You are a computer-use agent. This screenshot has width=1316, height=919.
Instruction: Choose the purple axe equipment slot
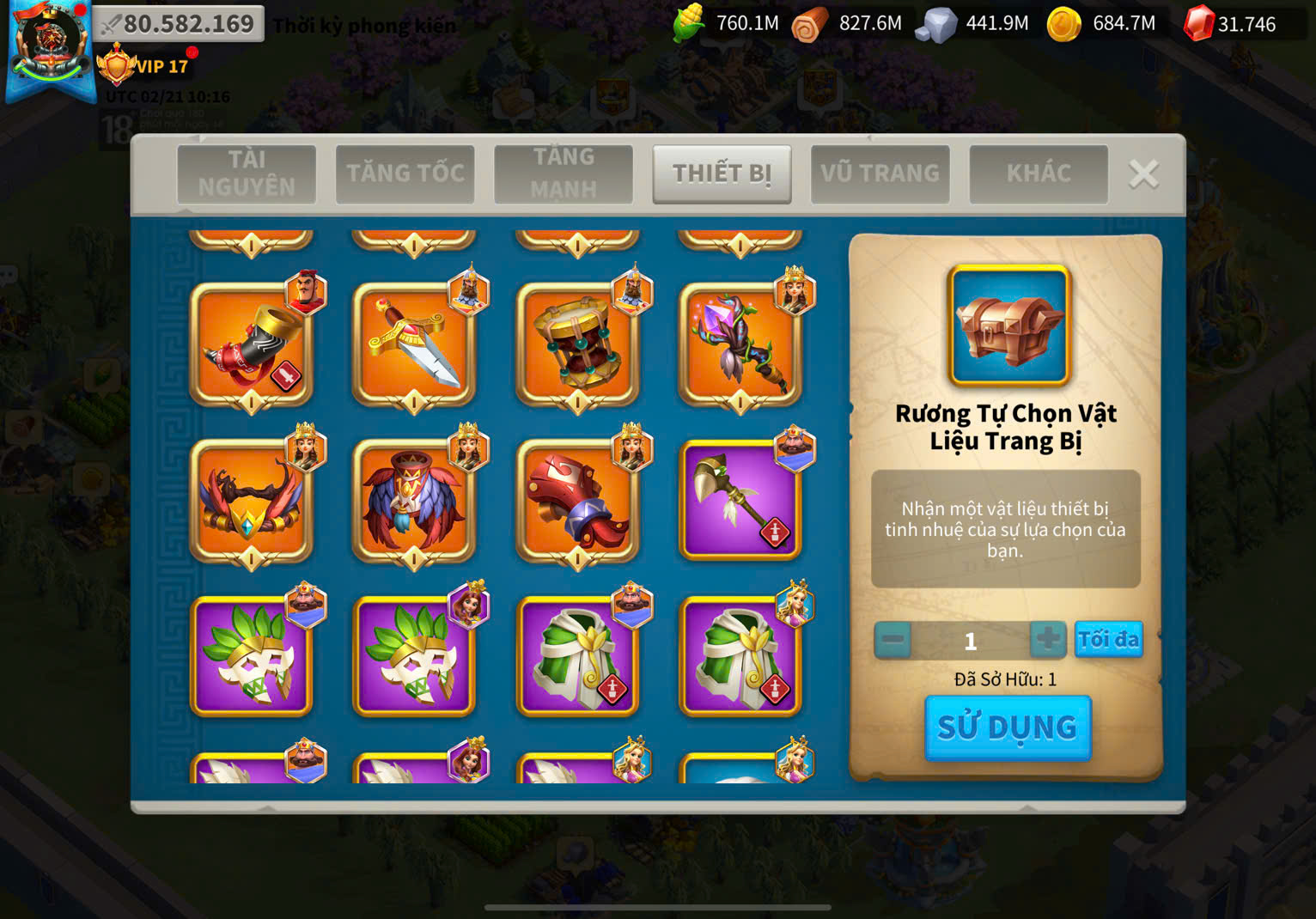point(740,502)
